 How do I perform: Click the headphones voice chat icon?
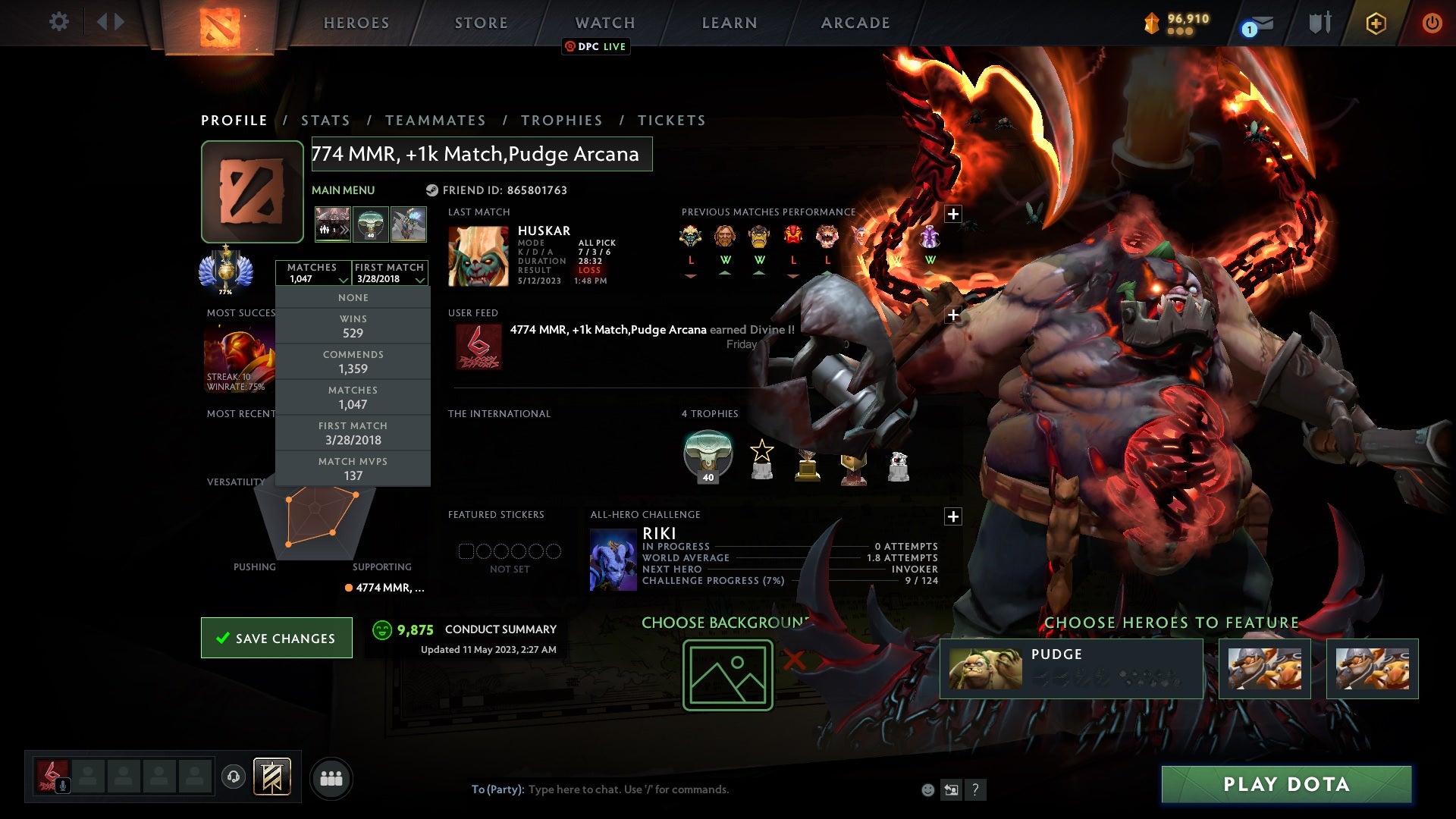point(234,777)
